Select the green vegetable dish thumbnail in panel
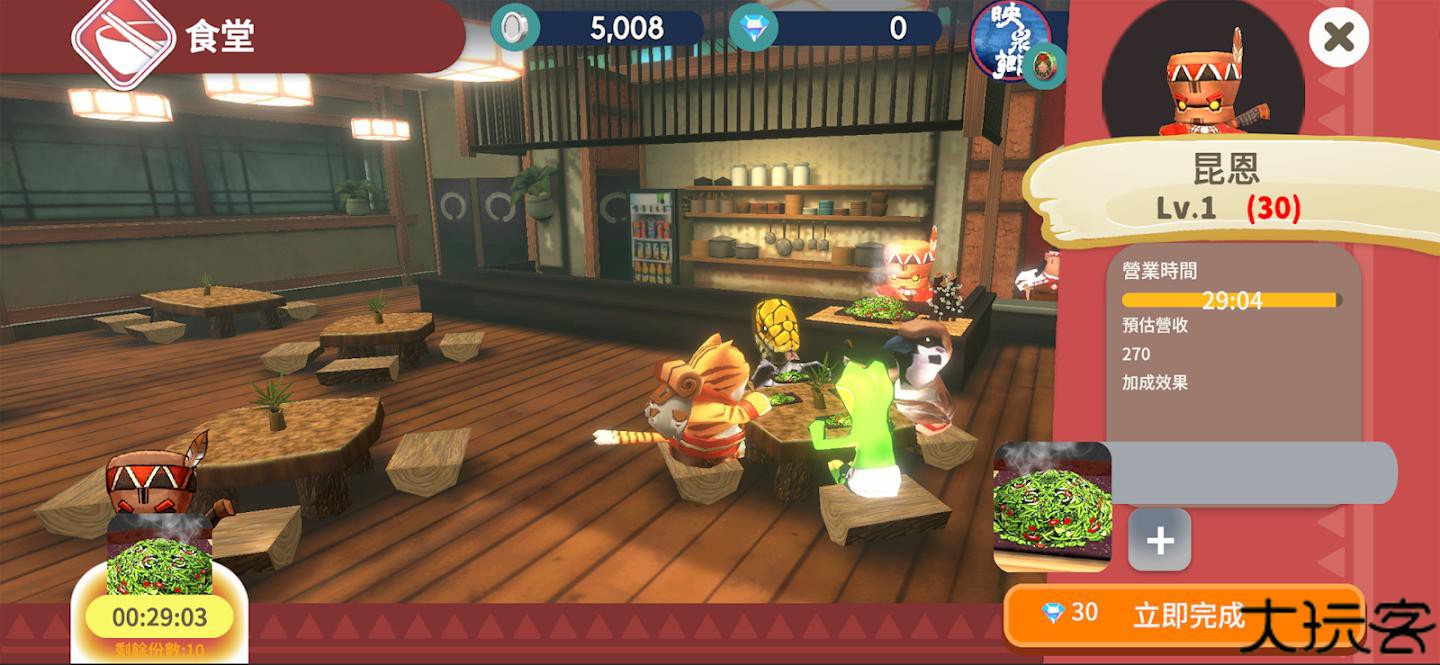 coord(1052,506)
